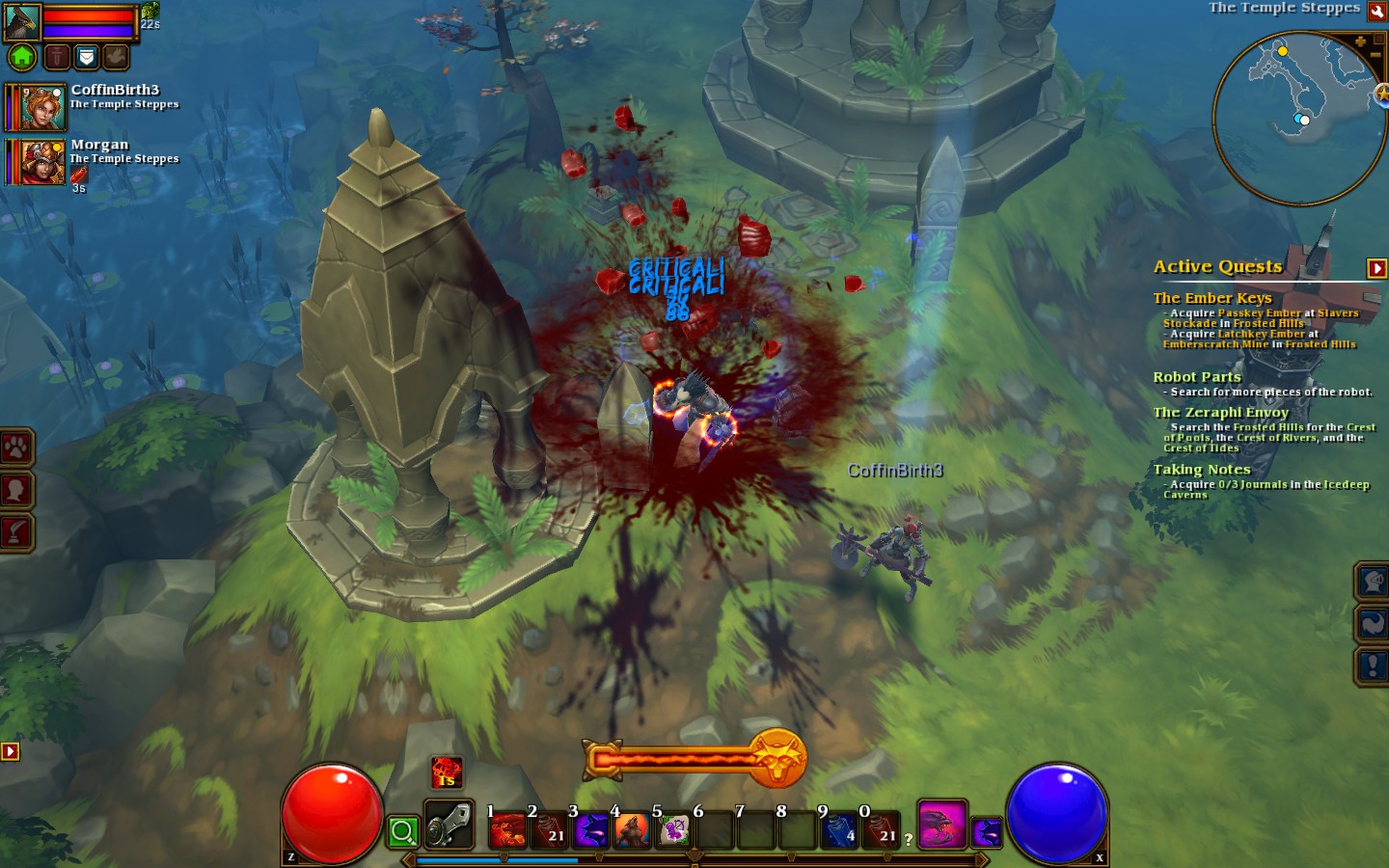Select The Zeraphi Envoy quest

[1220, 412]
